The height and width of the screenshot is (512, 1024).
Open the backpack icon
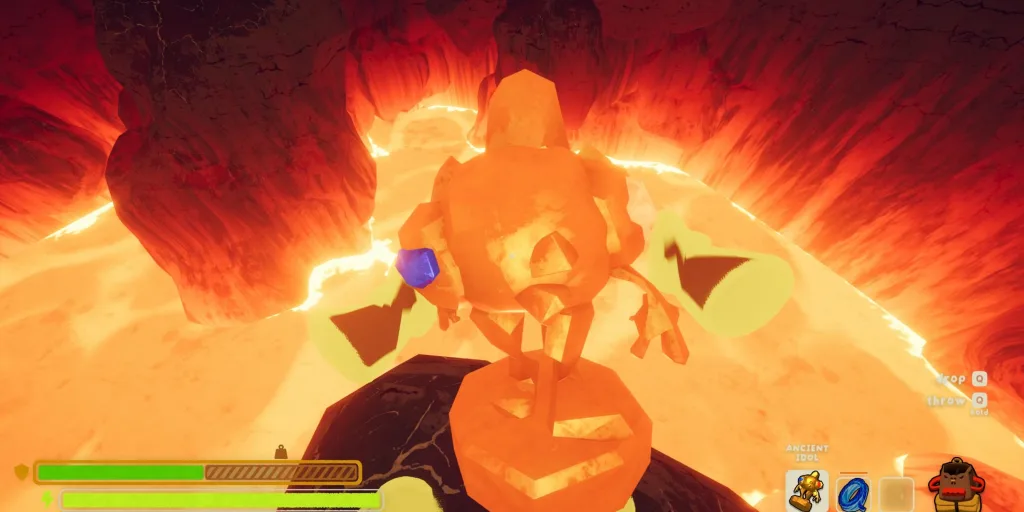(957, 487)
